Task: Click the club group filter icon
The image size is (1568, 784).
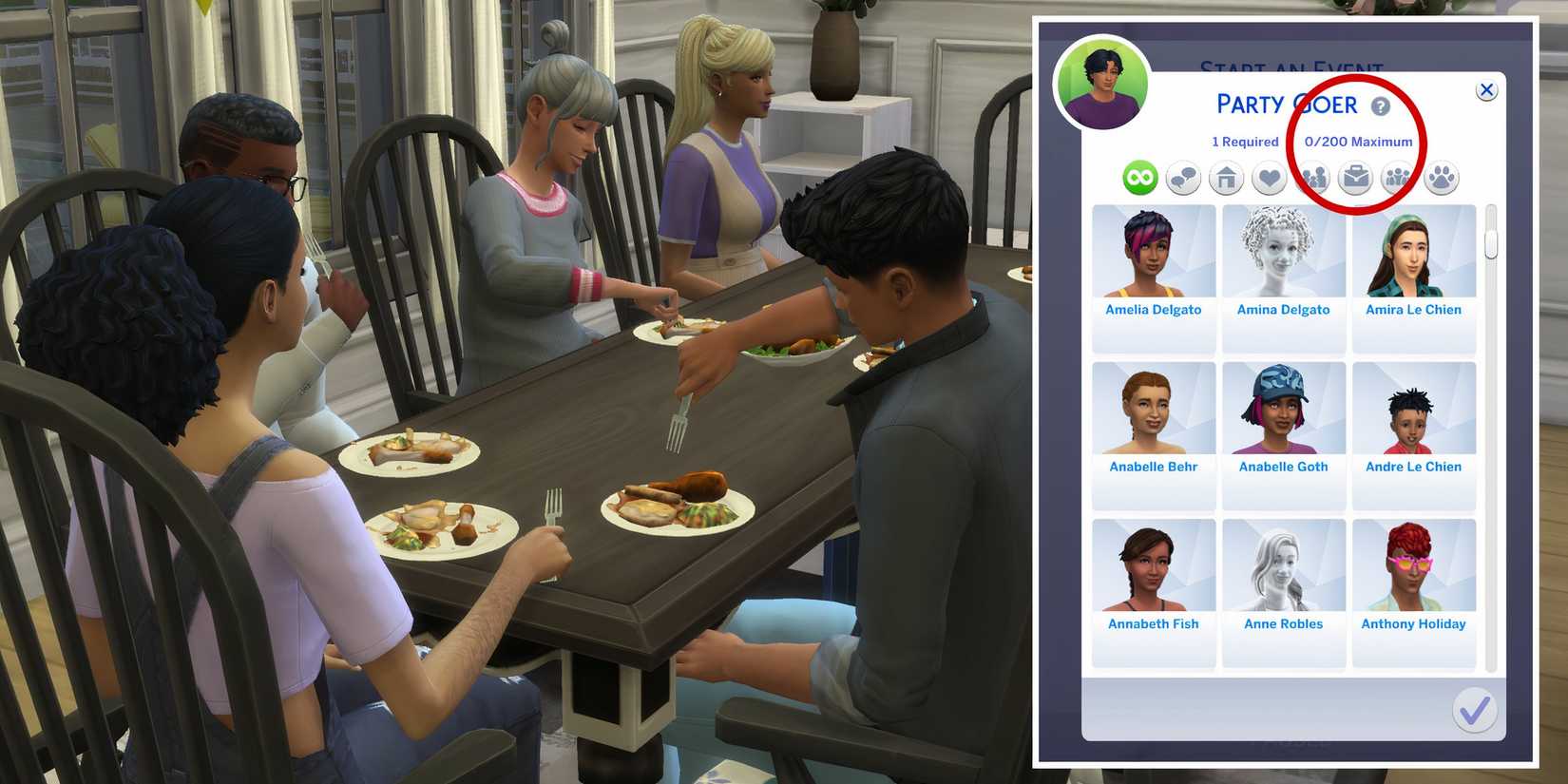Action: click(1400, 176)
